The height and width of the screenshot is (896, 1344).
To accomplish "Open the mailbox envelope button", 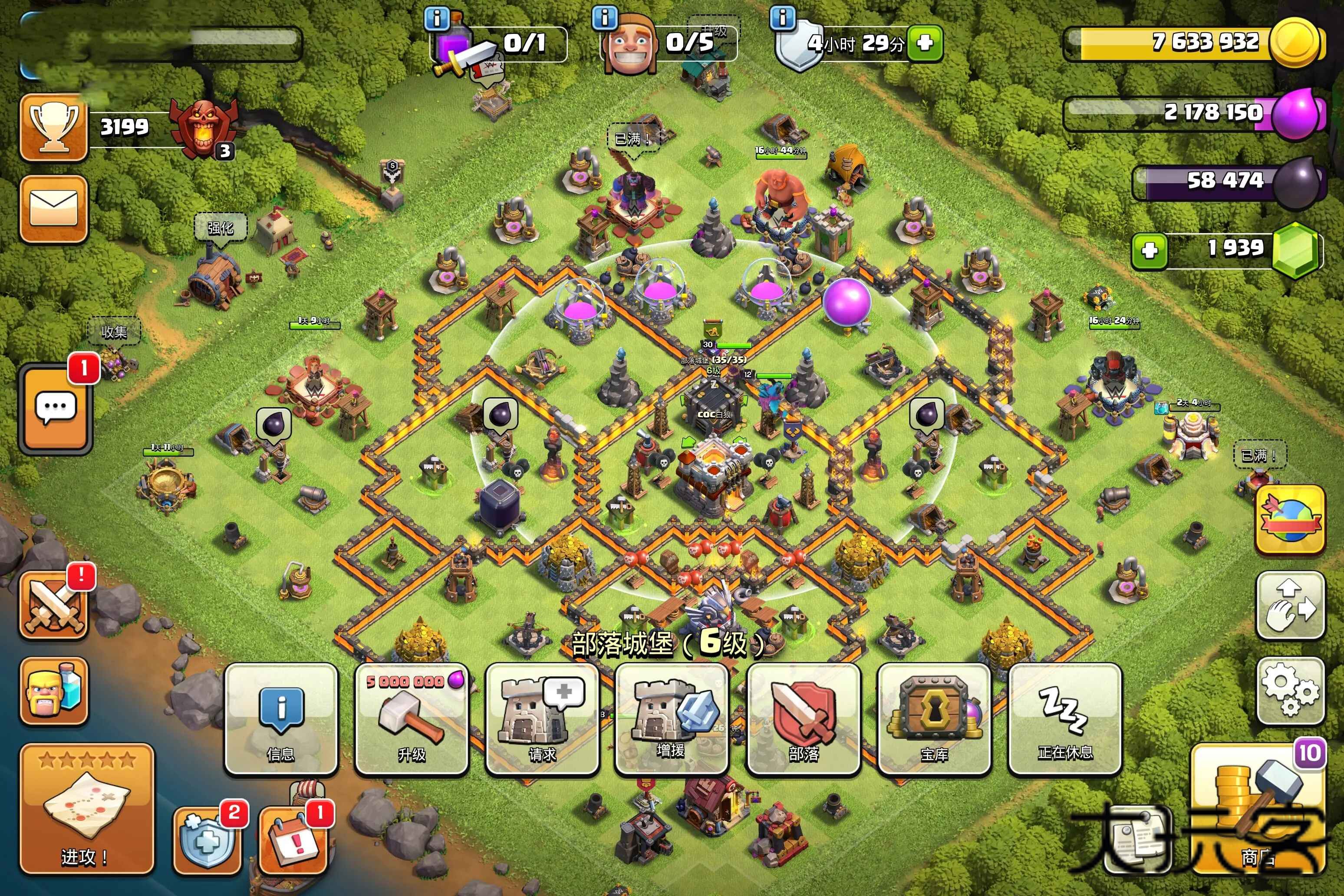I will pos(54,208).
